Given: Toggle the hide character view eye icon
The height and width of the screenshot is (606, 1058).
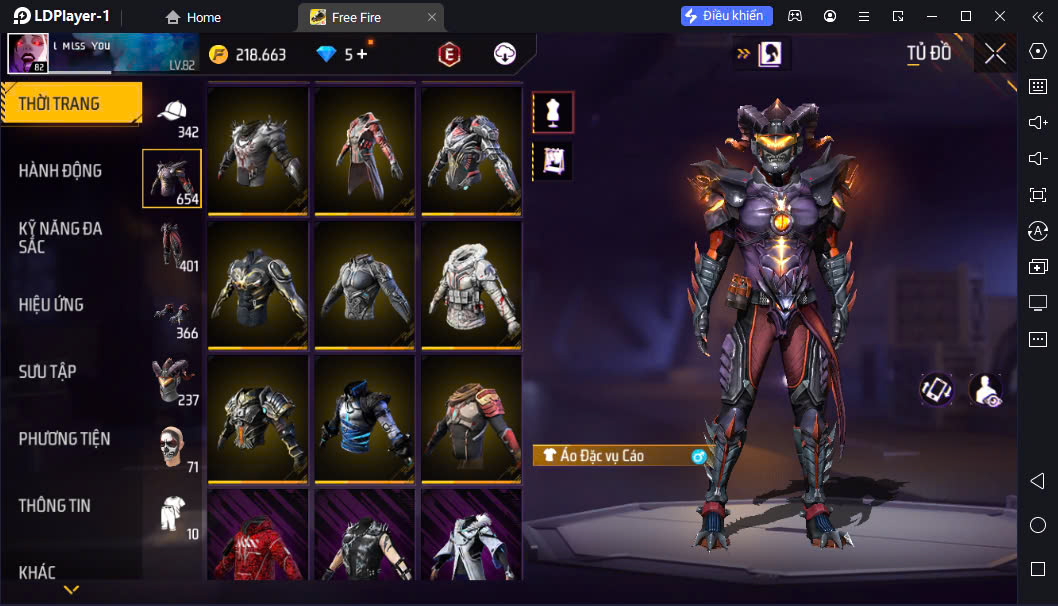Looking at the screenshot, I should (986, 390).
